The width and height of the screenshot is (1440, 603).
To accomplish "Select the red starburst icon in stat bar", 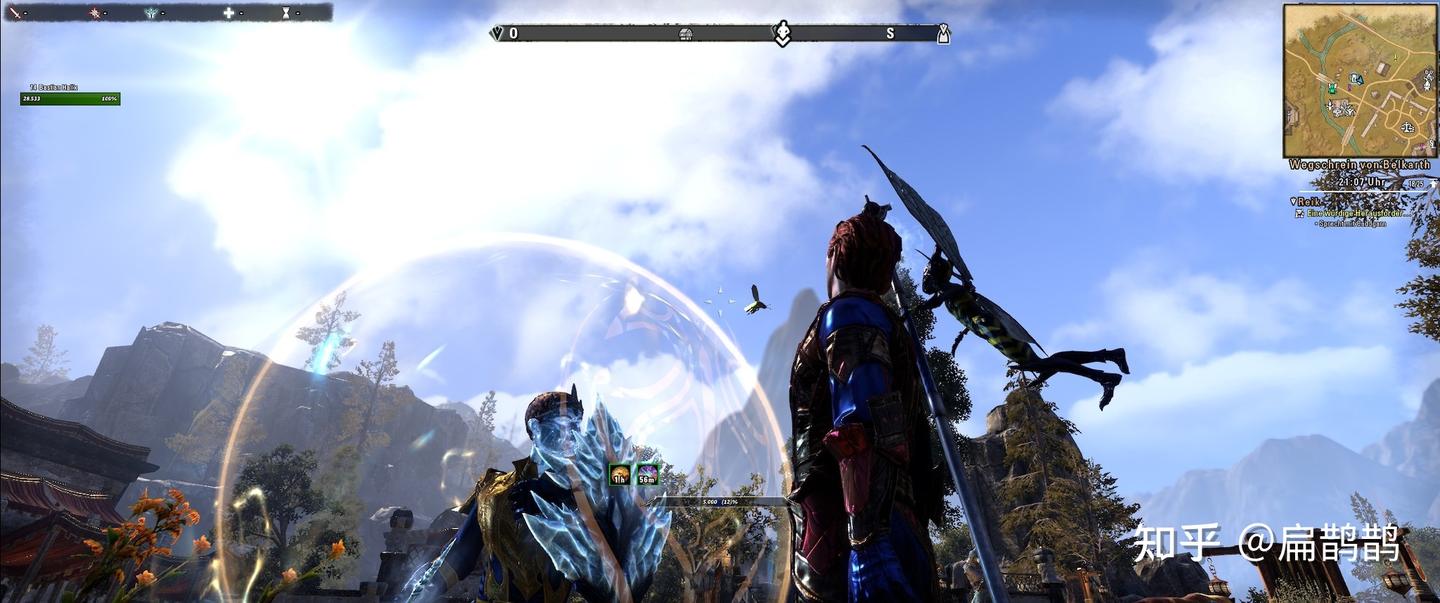I will [x=96, y=13].
